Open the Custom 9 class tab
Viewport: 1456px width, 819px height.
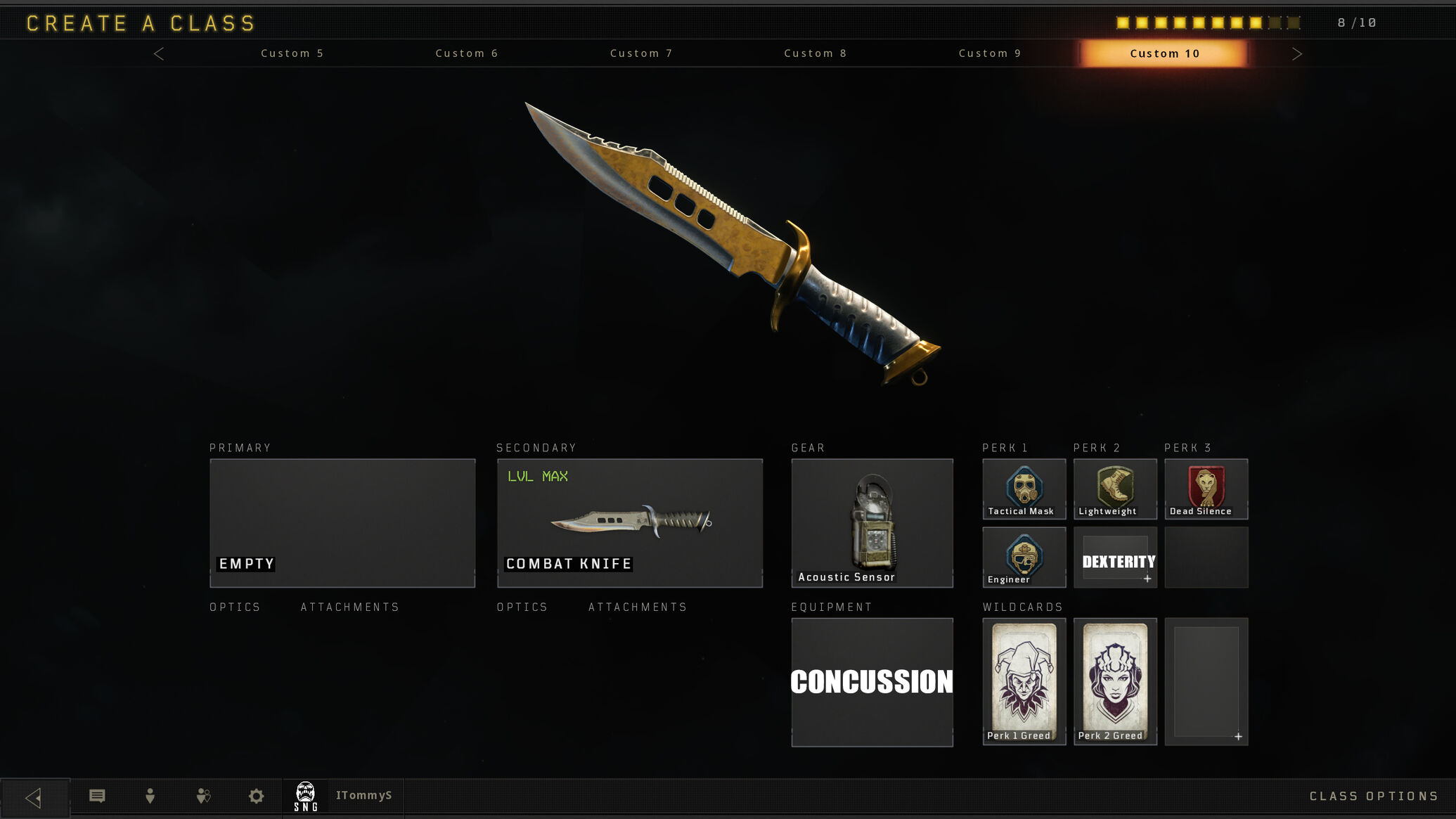pyautogui.click(x=990, y=53)
